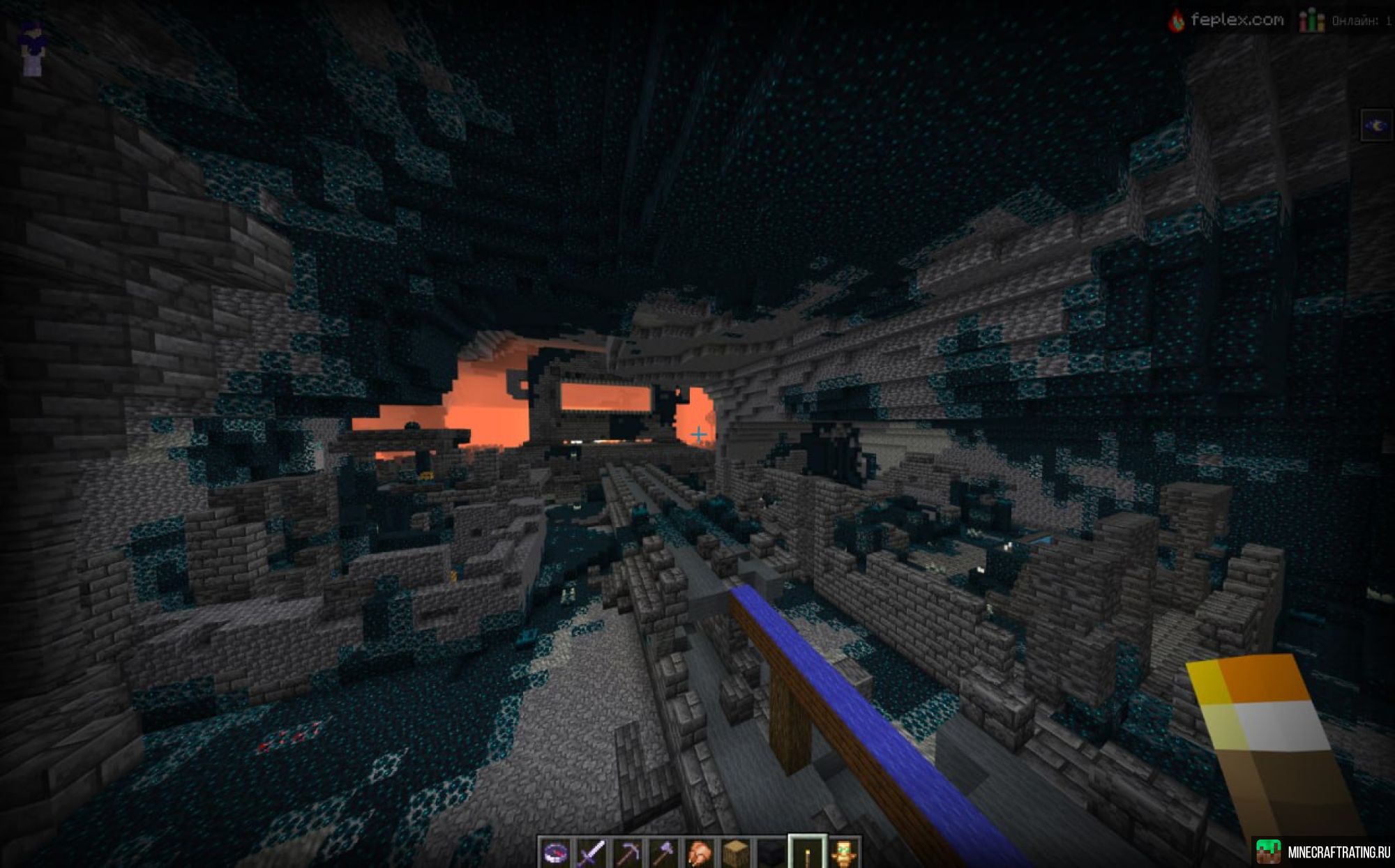
Task: Open the feplex.com server link
Action: click(x=1228, y=20)
